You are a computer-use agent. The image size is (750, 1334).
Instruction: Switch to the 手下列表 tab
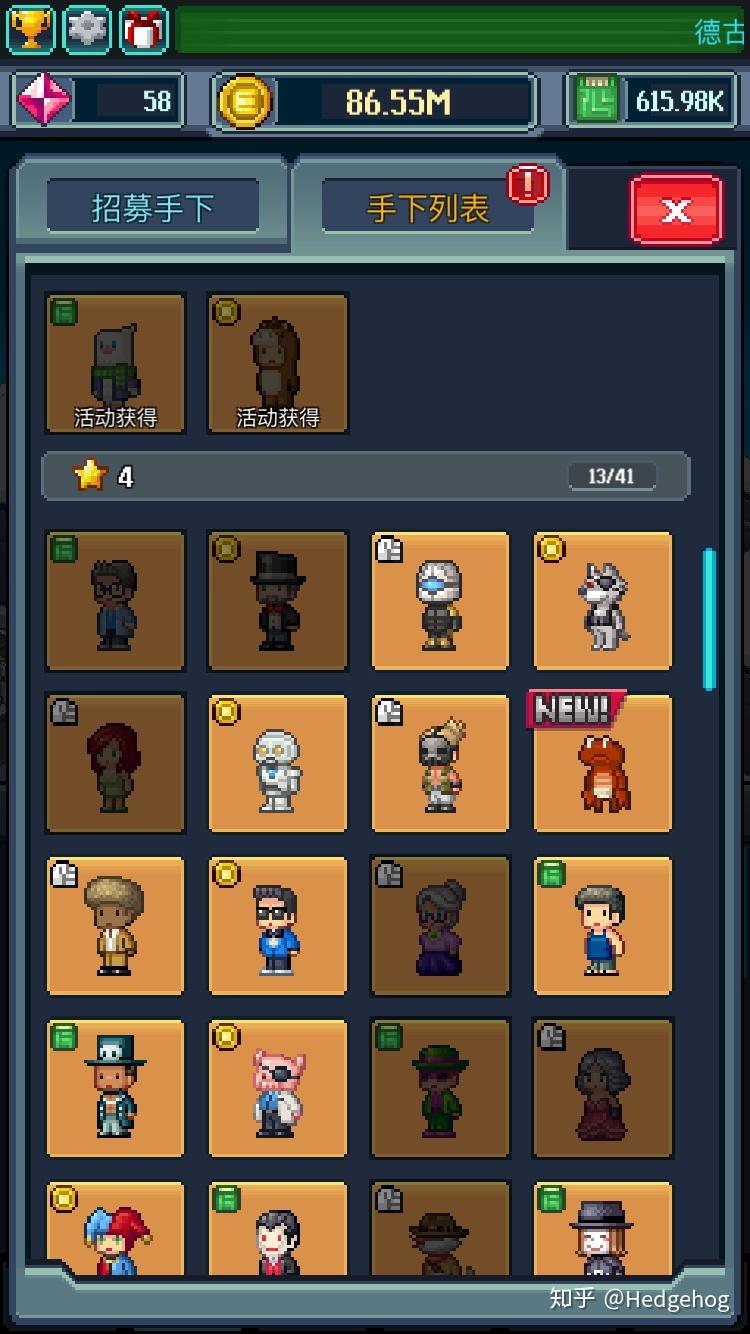(428, 208)
